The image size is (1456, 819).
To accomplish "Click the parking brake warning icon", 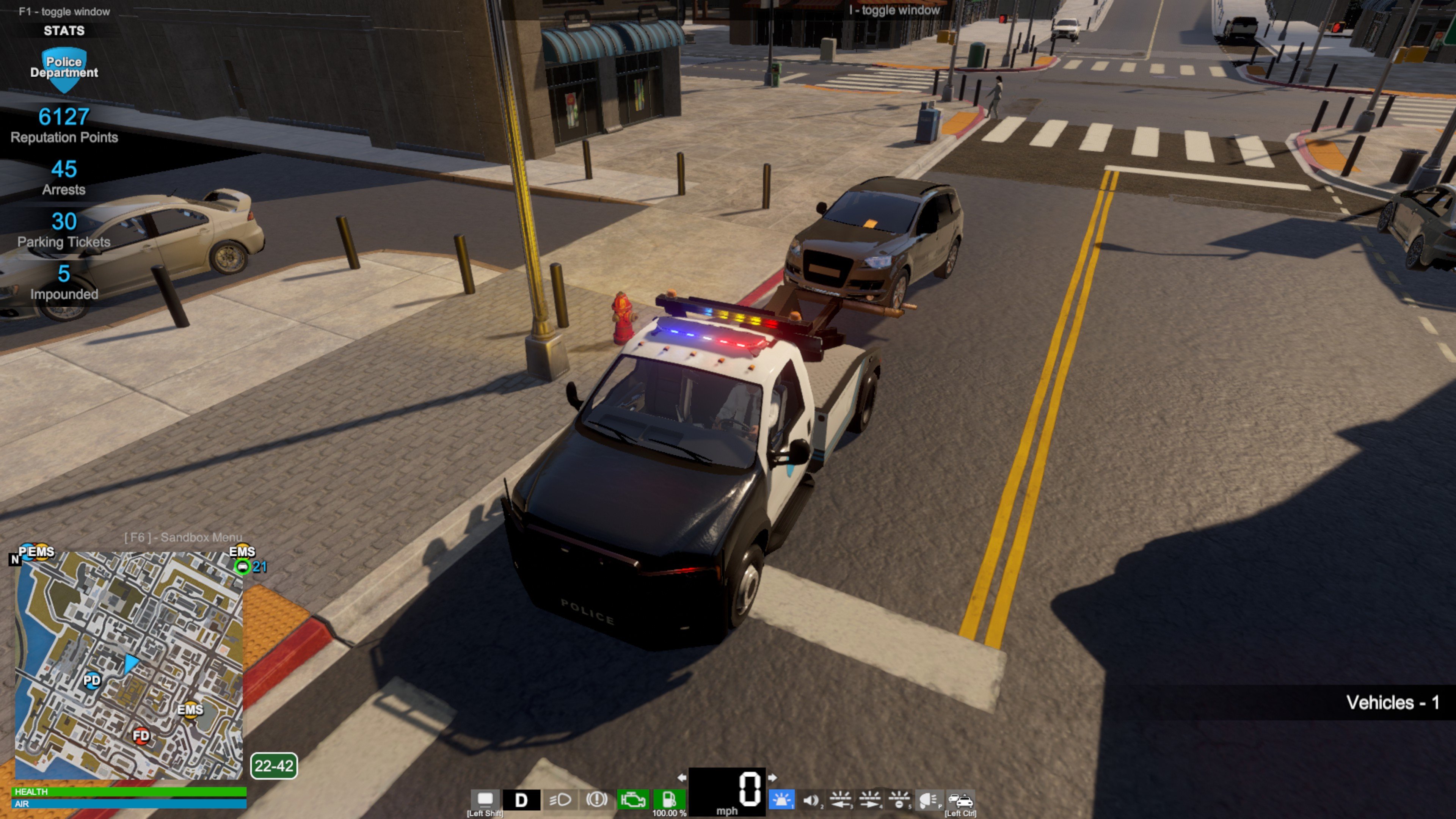I will click(x=596, y=800).
